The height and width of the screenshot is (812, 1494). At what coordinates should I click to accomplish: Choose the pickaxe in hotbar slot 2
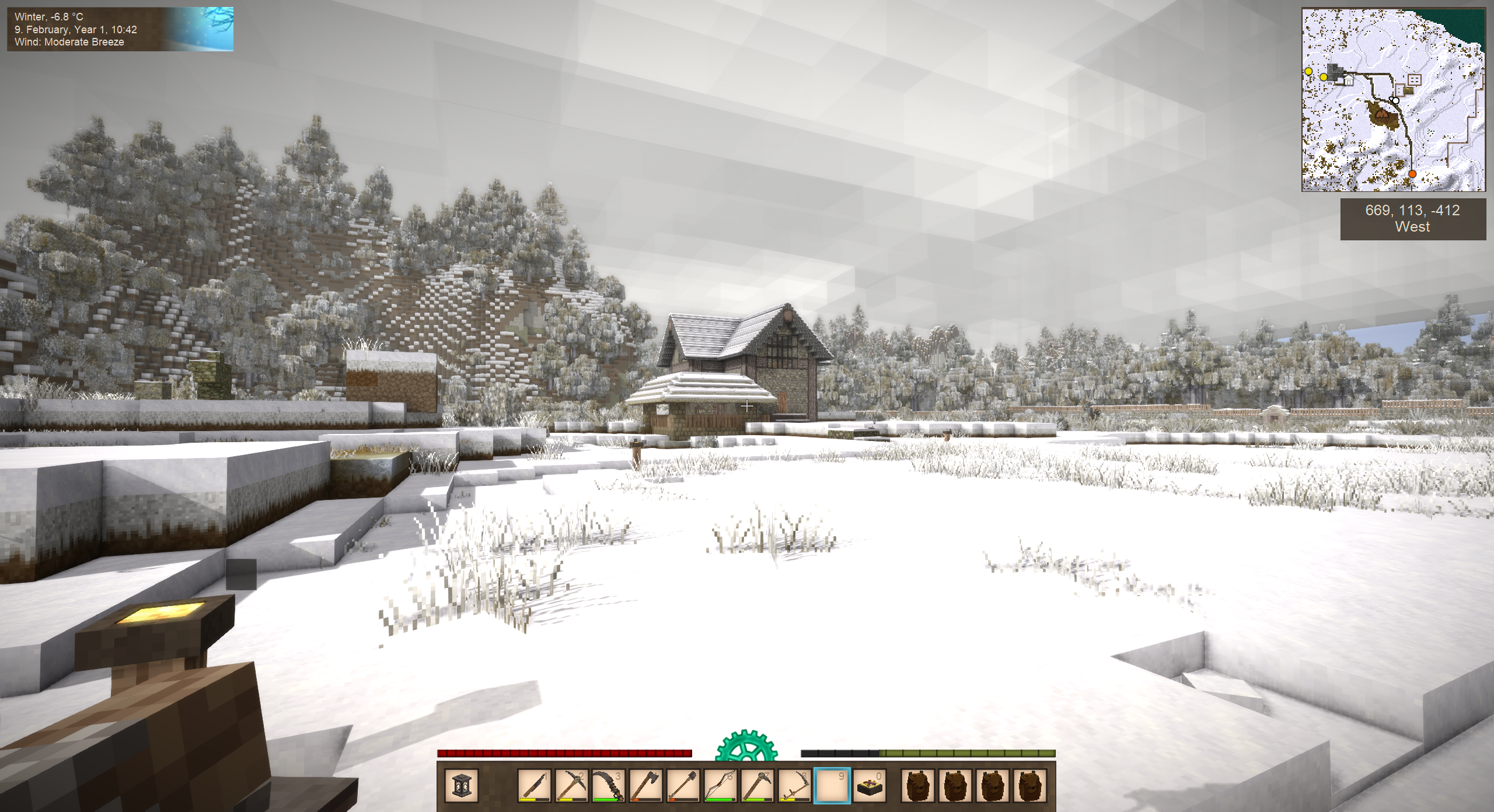click(571, 785)
